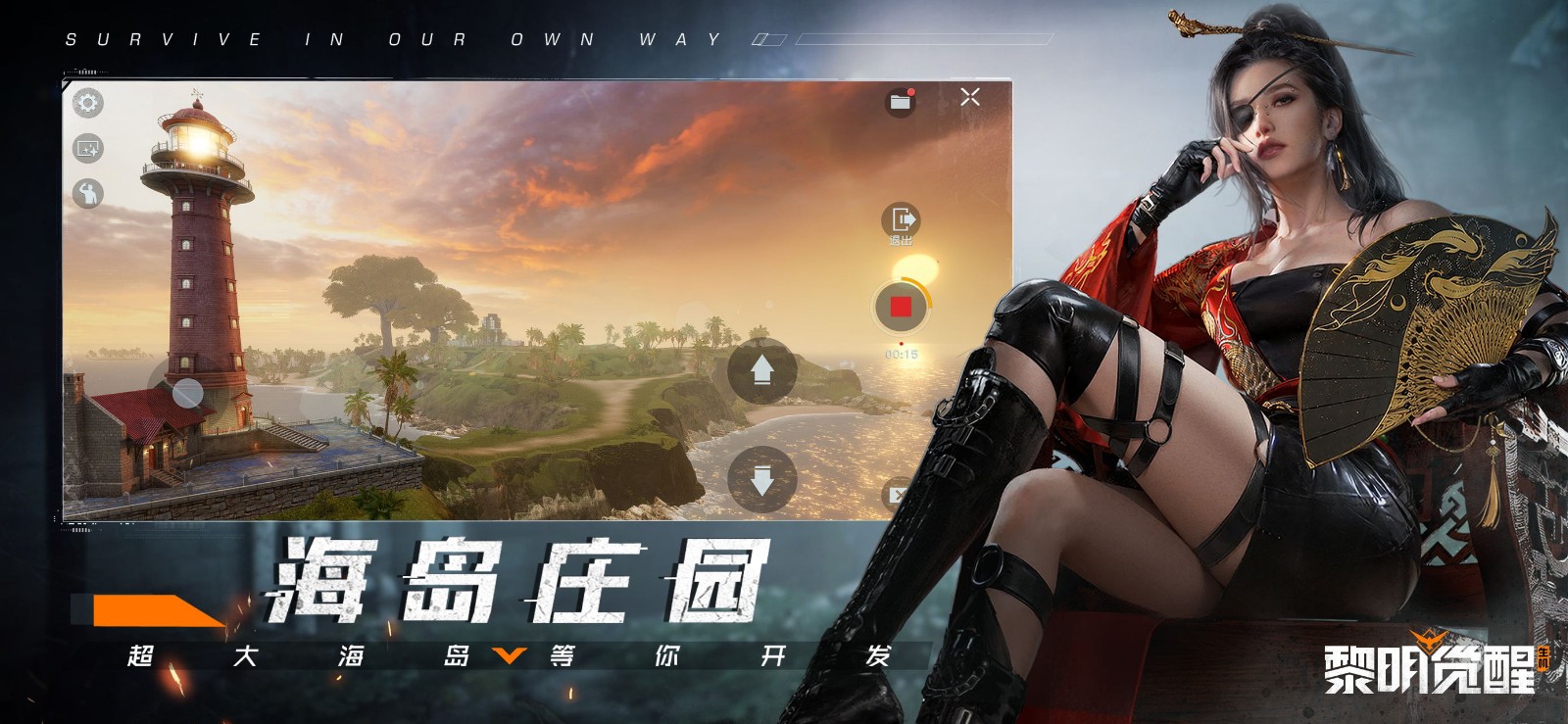Screen dimensions: 1568x724
Task: Click the 退出 exit button
Action: coord(901,222)
